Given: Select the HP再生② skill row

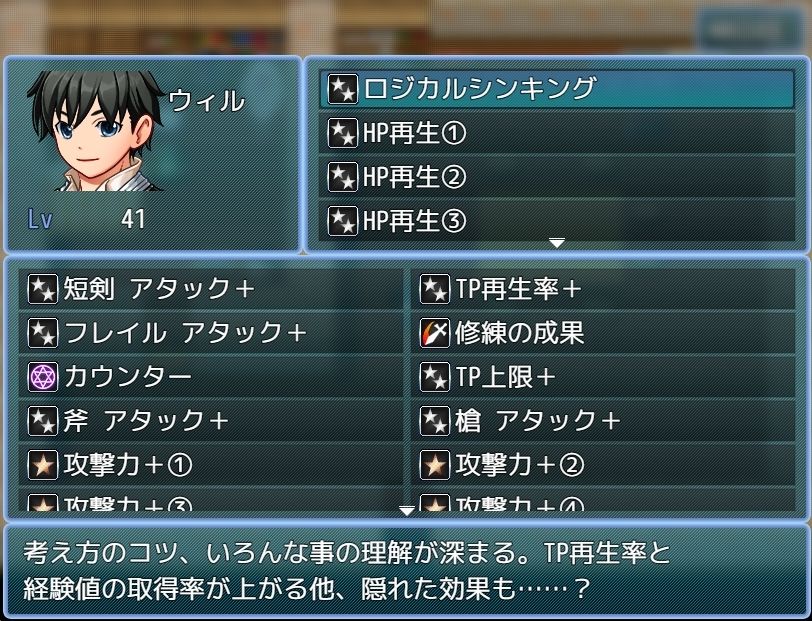Looking at the screenshot, I should [x=559, y=177].
